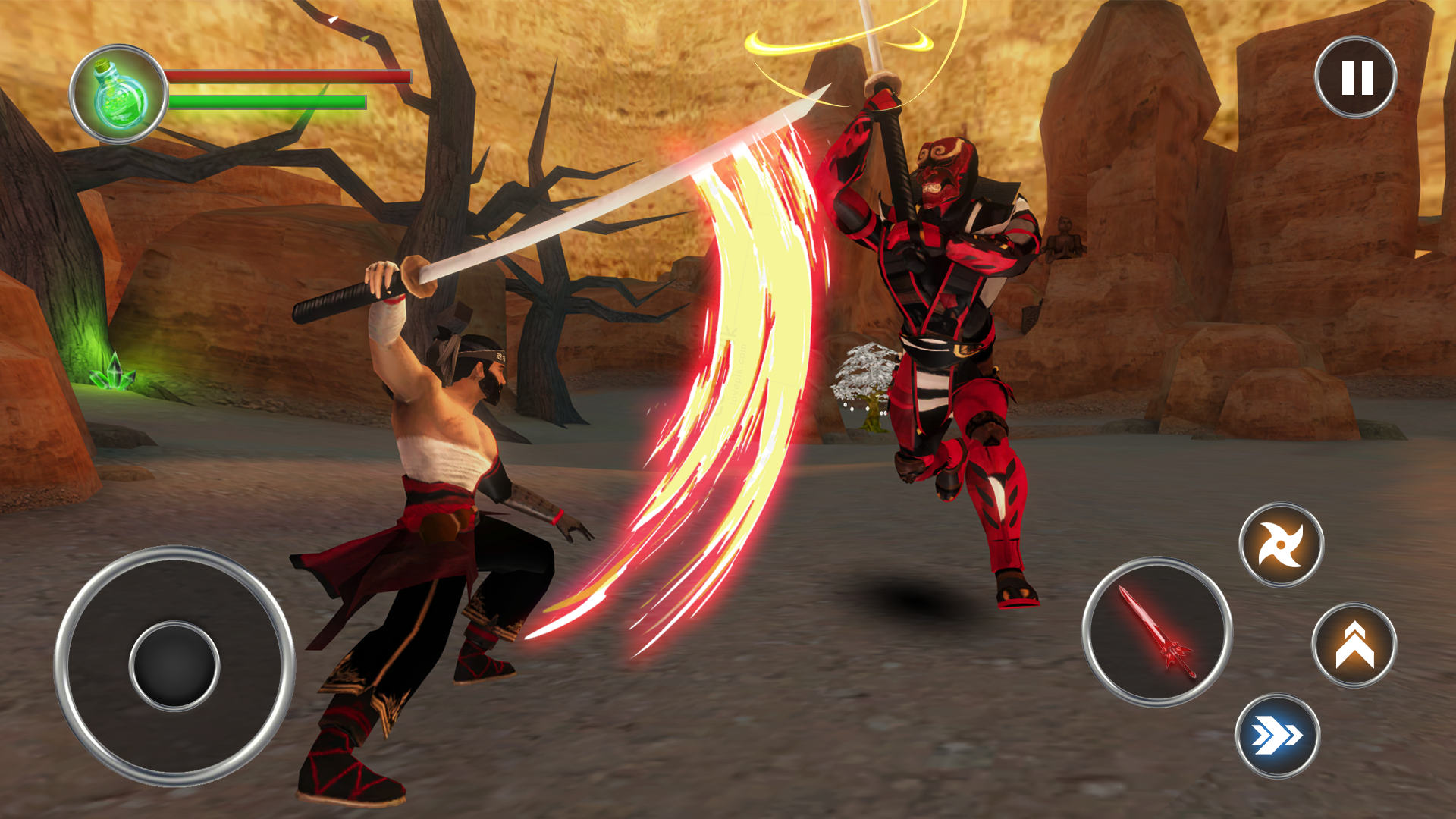This screenshot has width=1456, height=819.
Task: Pause the game
Action: 1356,77
